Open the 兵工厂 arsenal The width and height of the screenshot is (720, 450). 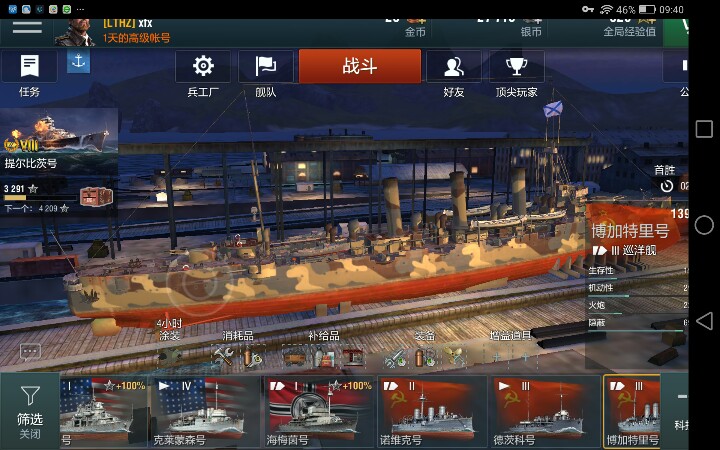(203, 74)
